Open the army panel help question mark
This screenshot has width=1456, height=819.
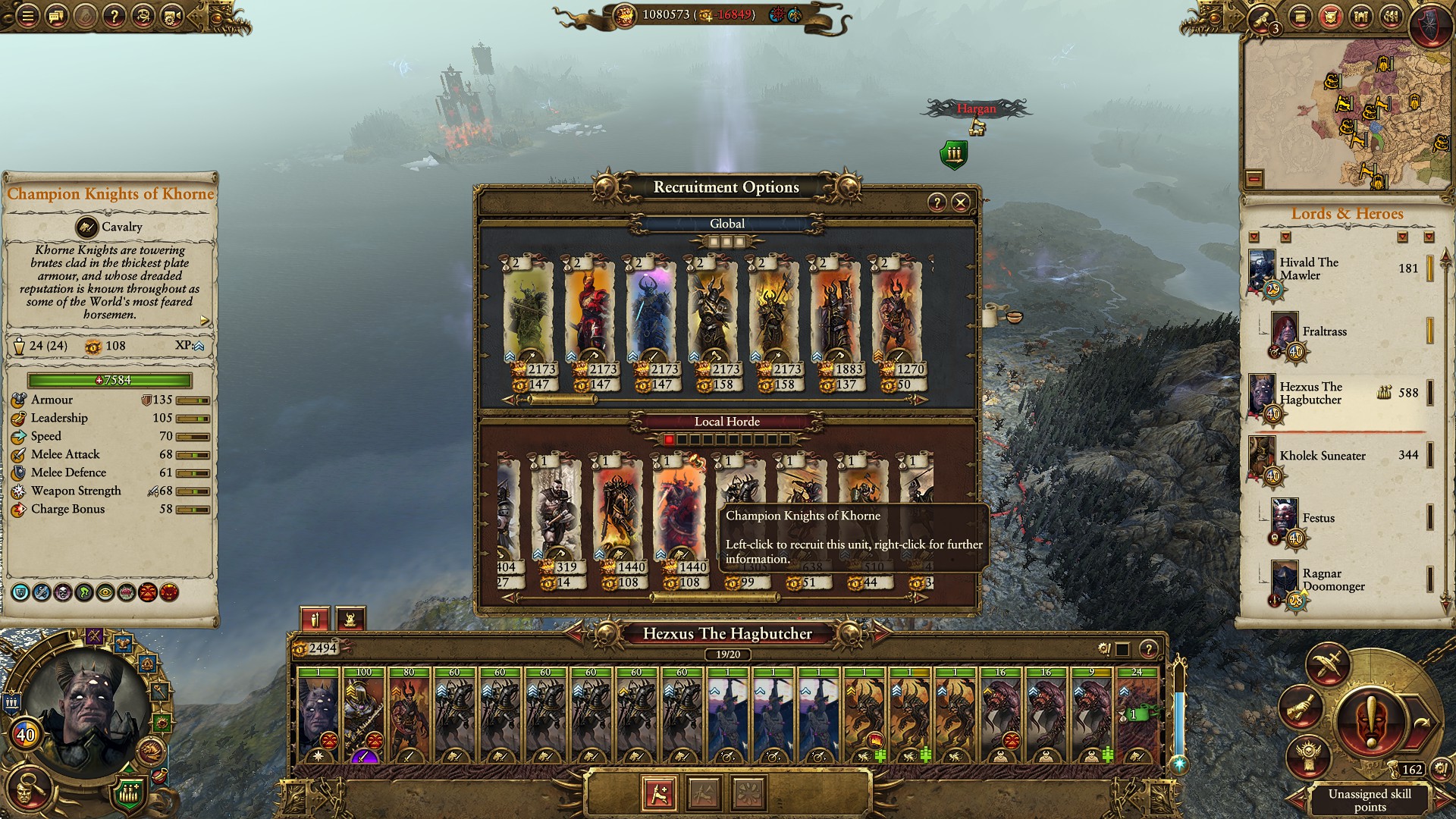(1148, 649)
